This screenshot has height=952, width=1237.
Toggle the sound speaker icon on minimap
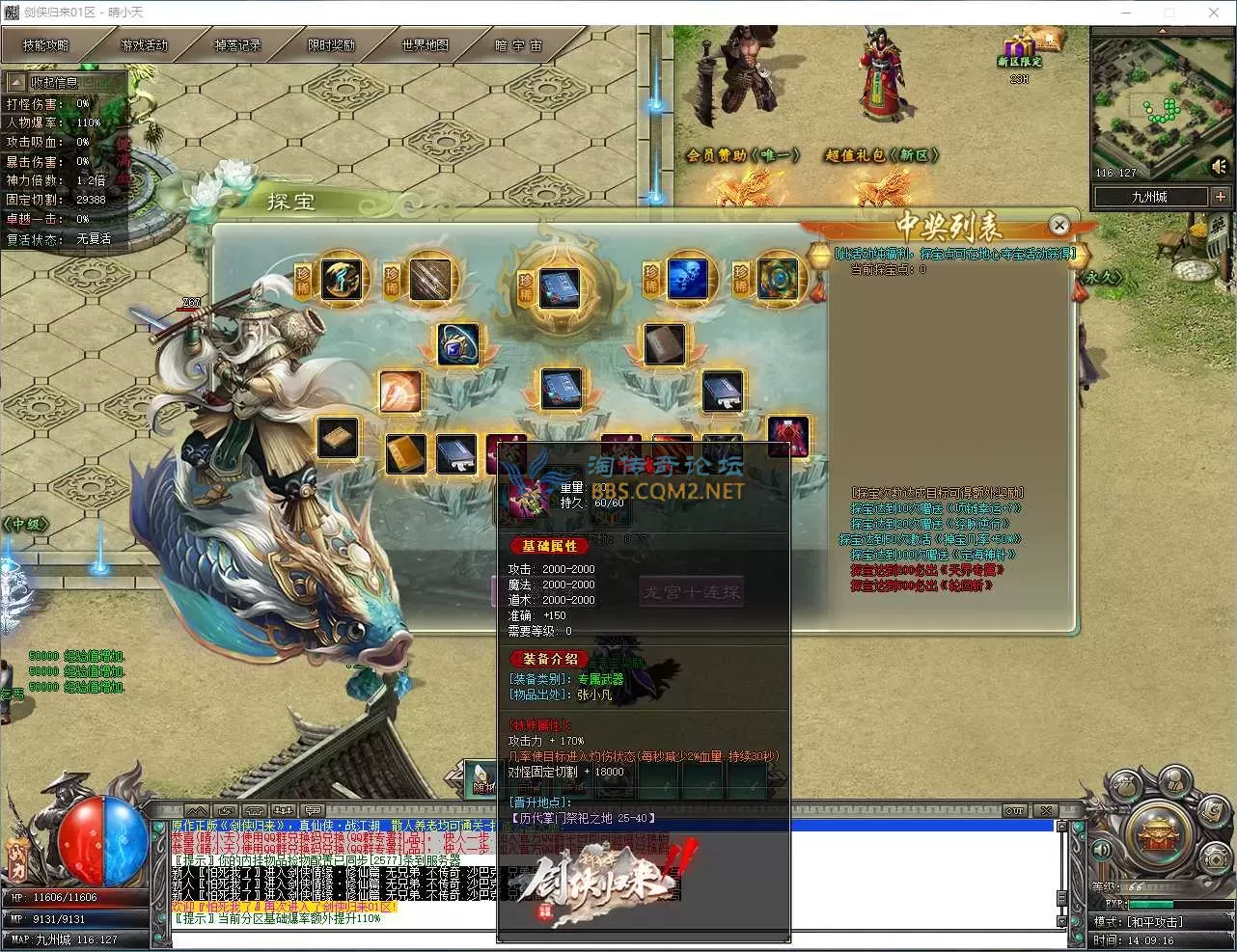[1219, 168]
